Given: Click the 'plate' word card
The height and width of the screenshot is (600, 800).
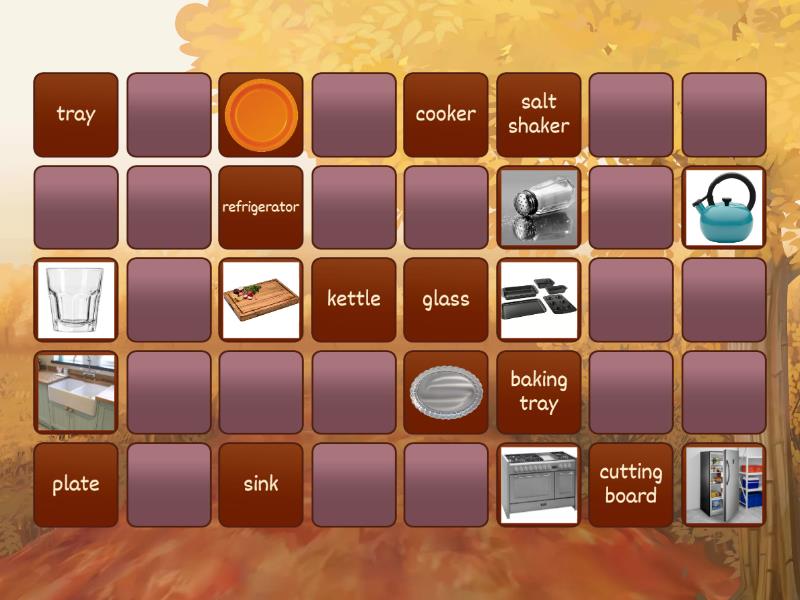Looking at the screenshot, I should coord(76,484).
